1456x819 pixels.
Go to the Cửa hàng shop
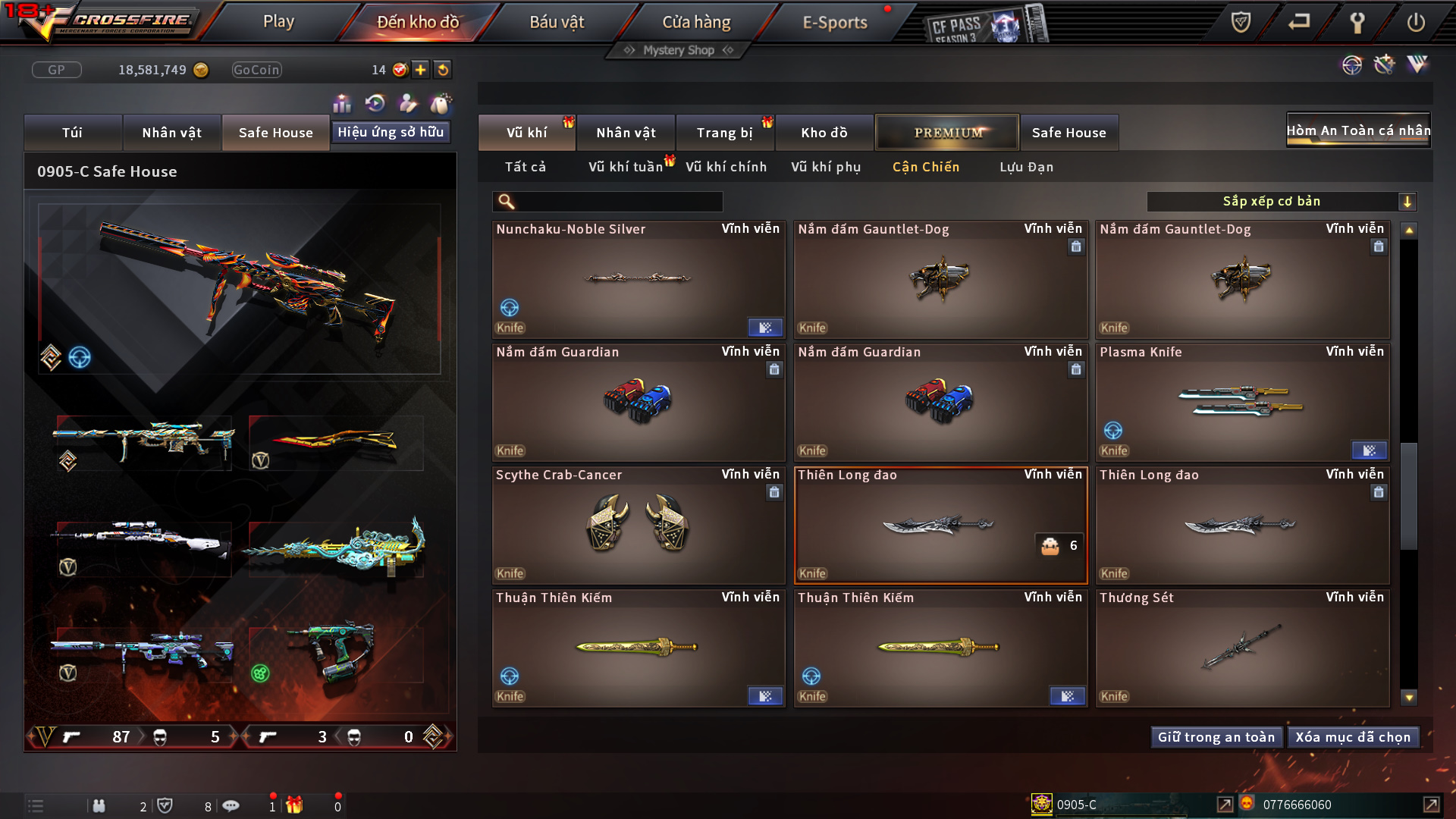[696, 22]
